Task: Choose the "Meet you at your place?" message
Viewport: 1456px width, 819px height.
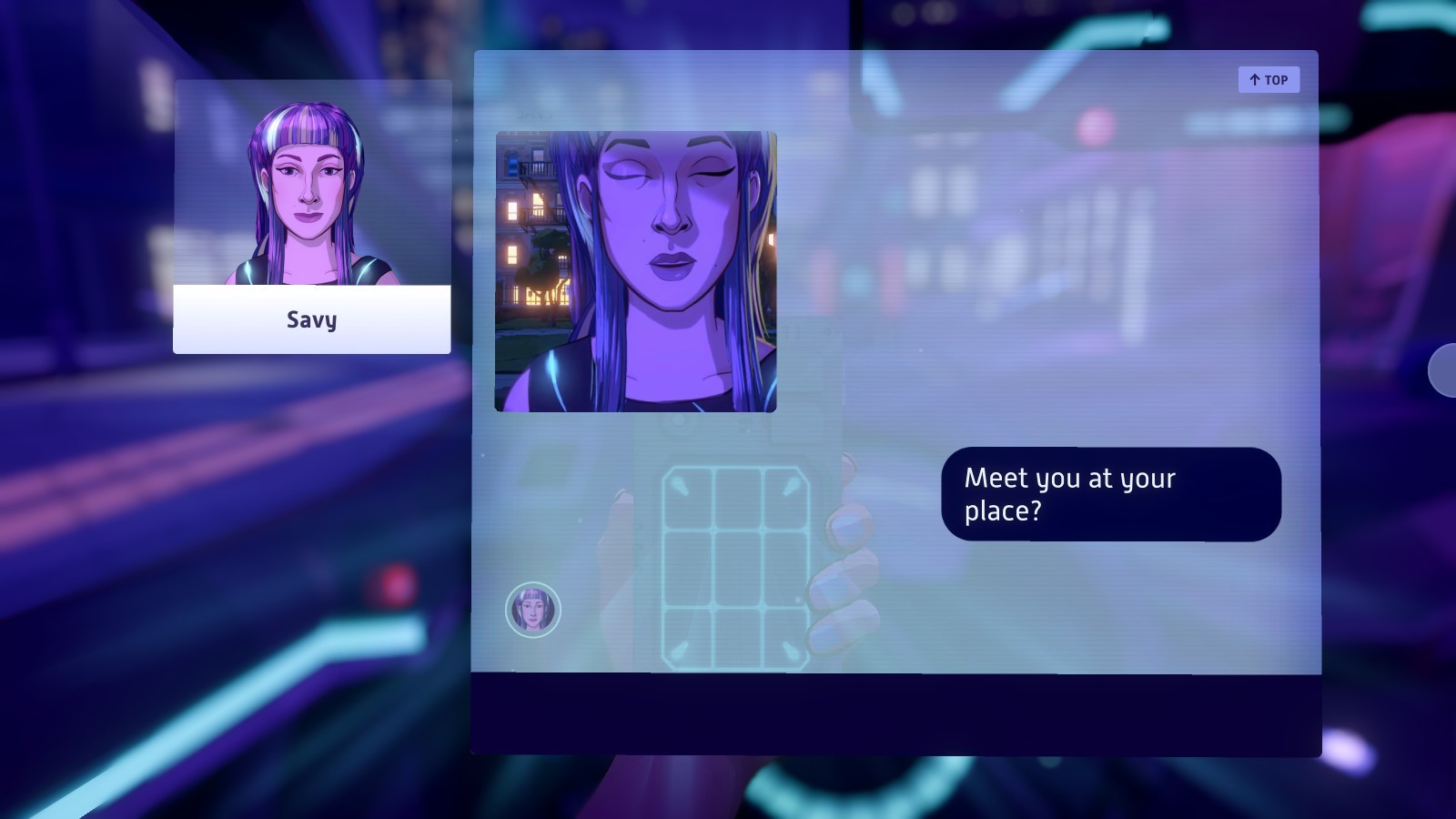Action: coord(1110,494)
